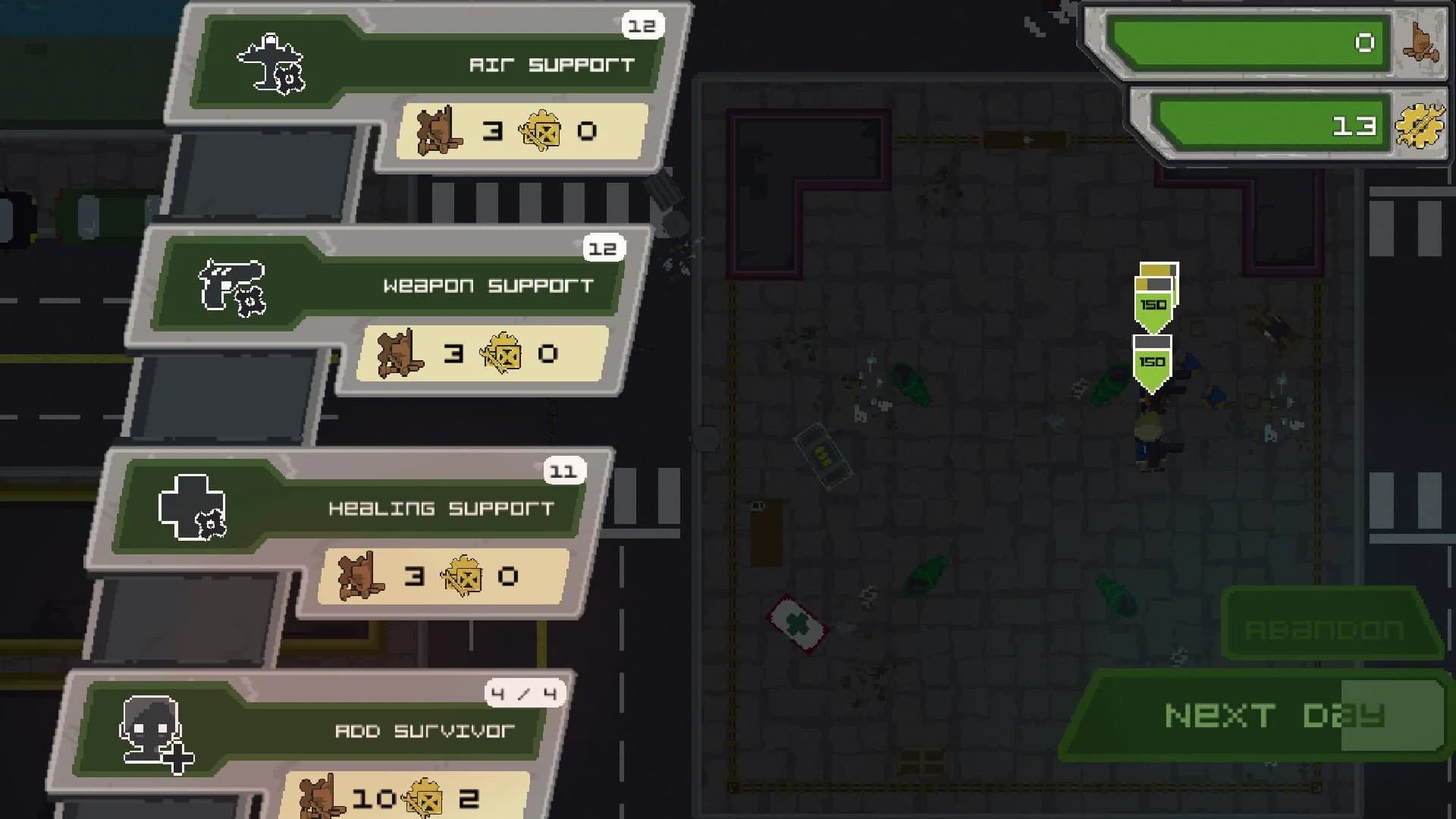Screen dimensions: 1456x819
Task: Select the Air Support airplane icon
Action: coord(271,61)
